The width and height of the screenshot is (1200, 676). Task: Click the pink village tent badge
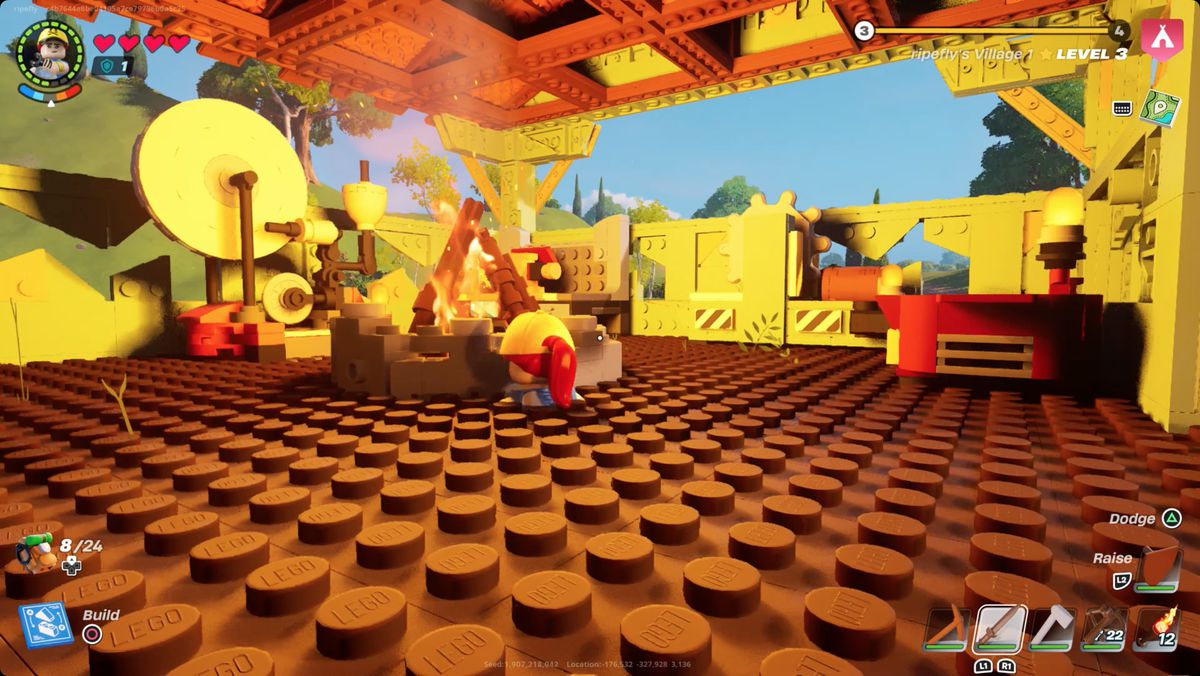[x=1162, y=40]
